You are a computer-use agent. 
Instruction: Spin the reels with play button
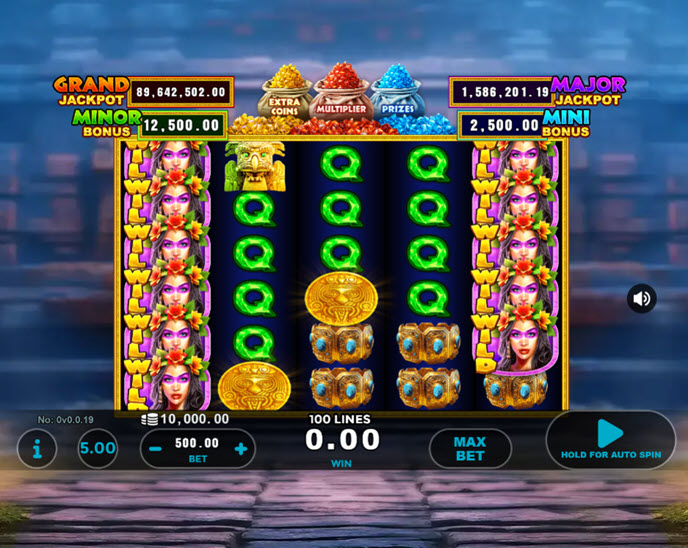(x=610, y=438)
